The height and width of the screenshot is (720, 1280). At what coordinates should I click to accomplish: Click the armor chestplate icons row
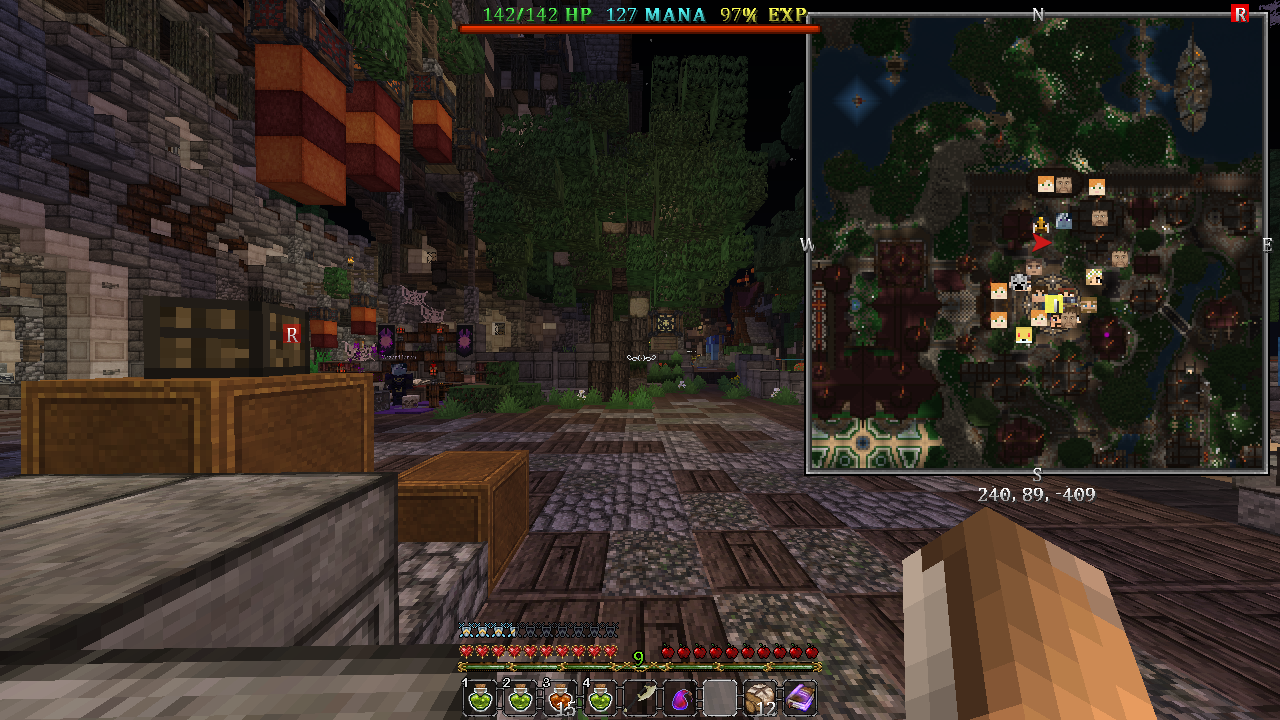point(535,631)
